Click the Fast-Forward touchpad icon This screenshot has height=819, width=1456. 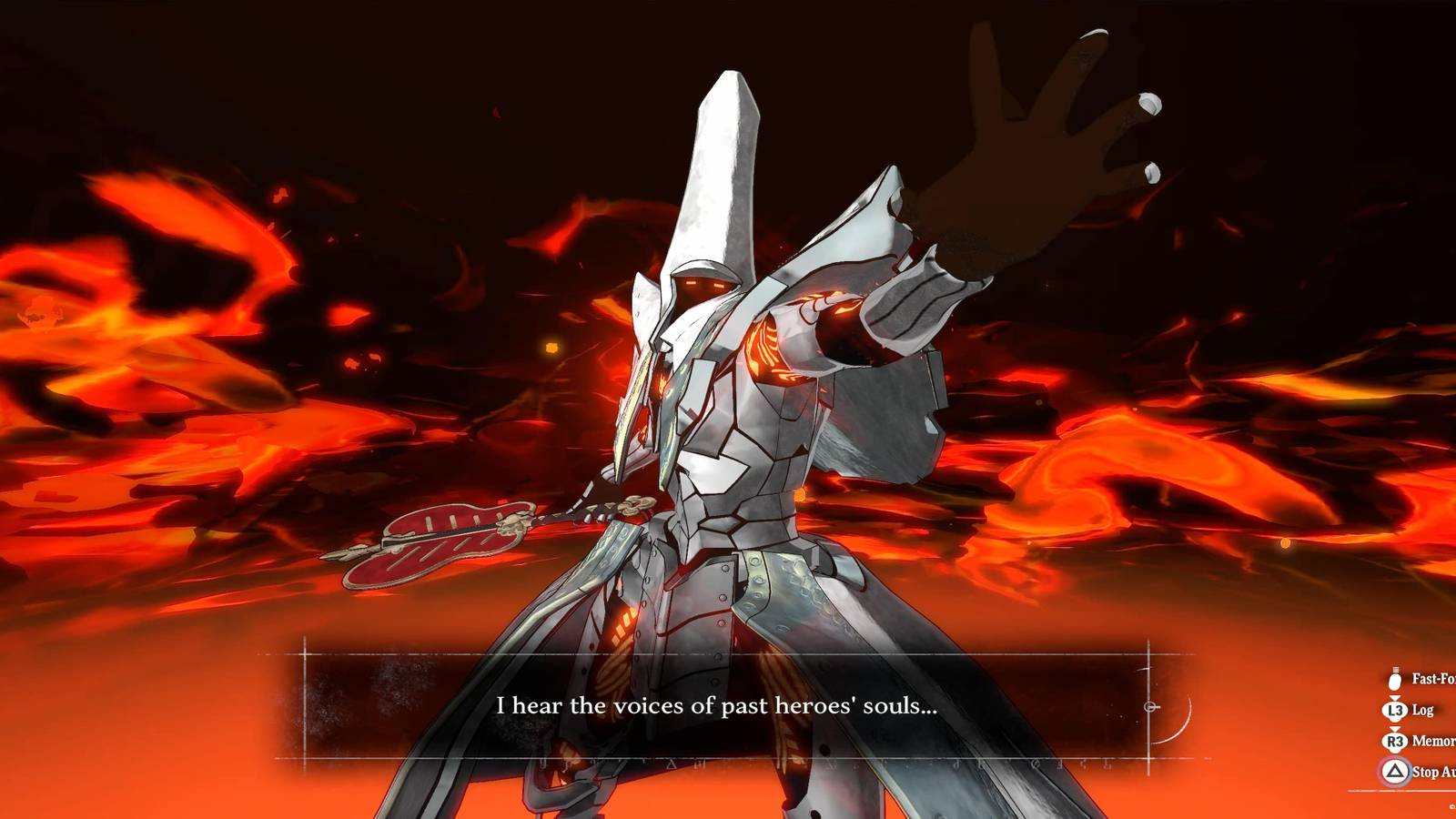coord(1394,681)
